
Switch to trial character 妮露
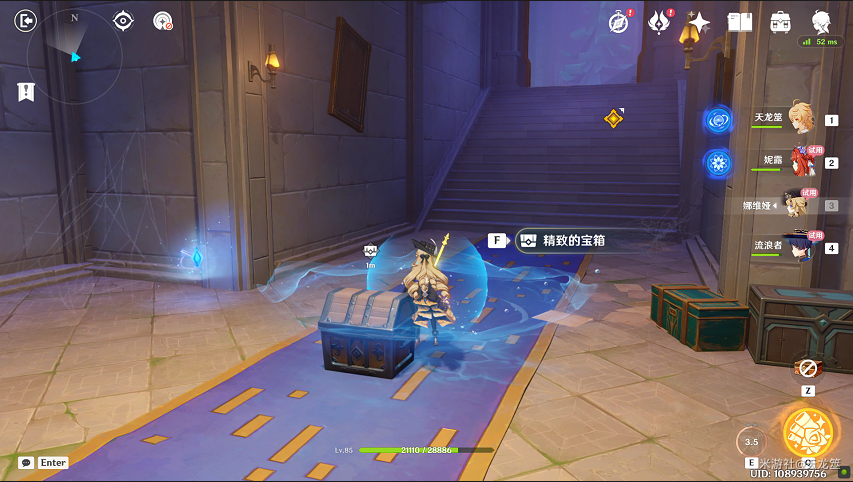click(x=798, y=161)
